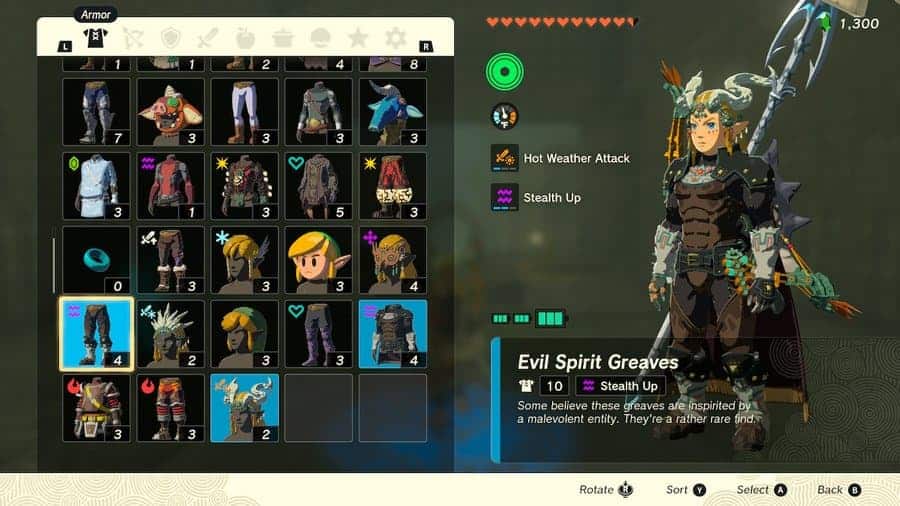Select the steel-armored blue greaves slot
This screenshot has height=506, width=900.
96,111
